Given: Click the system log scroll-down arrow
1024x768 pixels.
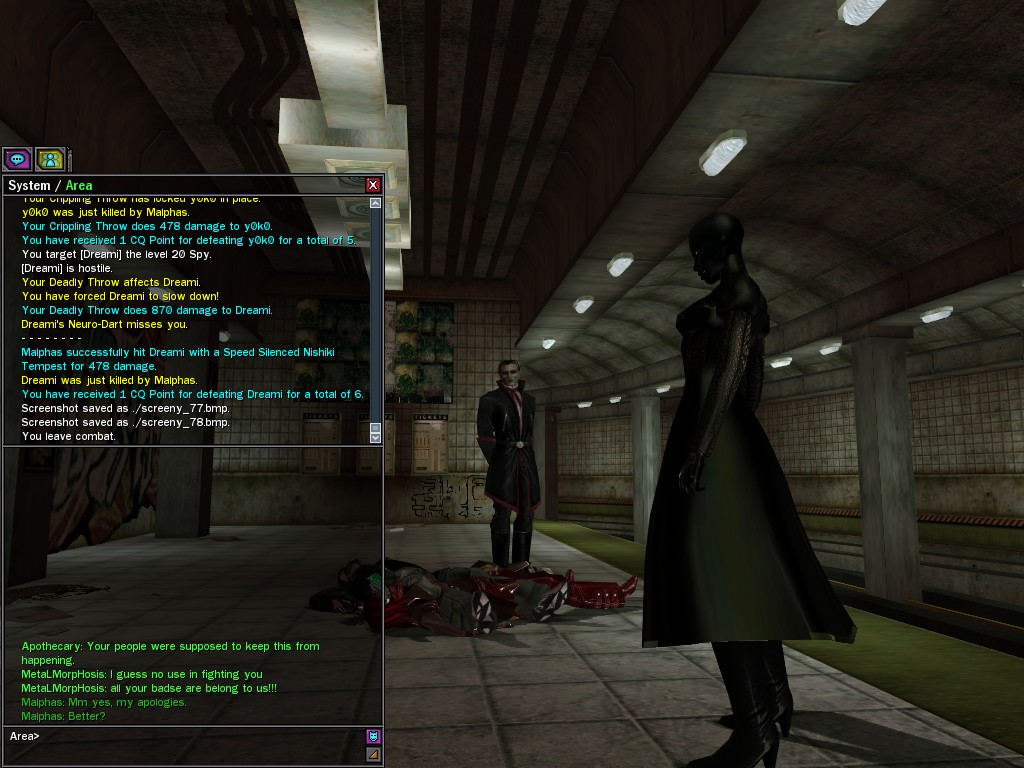Looking at the screenshot, I should pyautogui.click(x=376, y=437).
